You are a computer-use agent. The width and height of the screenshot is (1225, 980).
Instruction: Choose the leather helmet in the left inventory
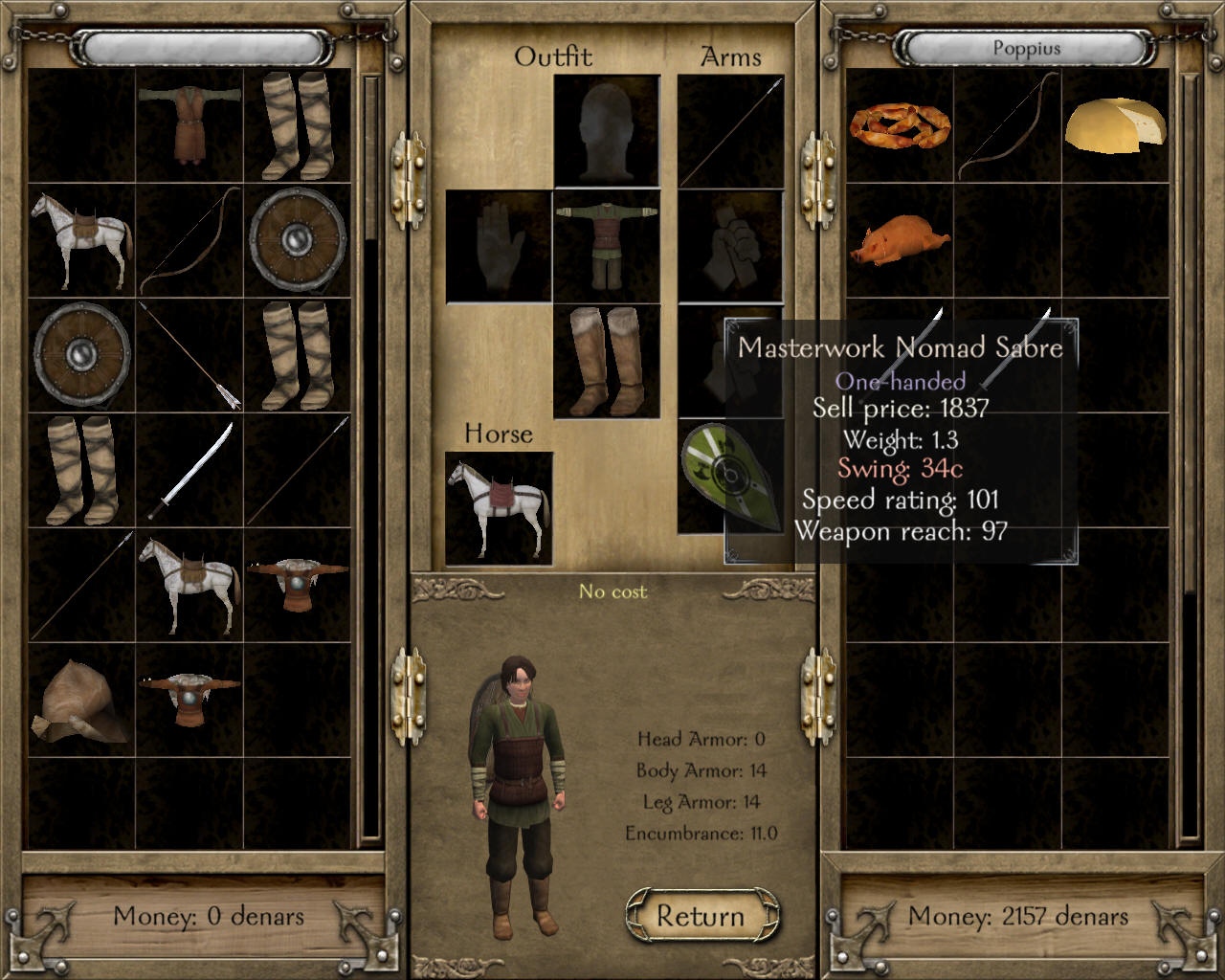(81, 700)
